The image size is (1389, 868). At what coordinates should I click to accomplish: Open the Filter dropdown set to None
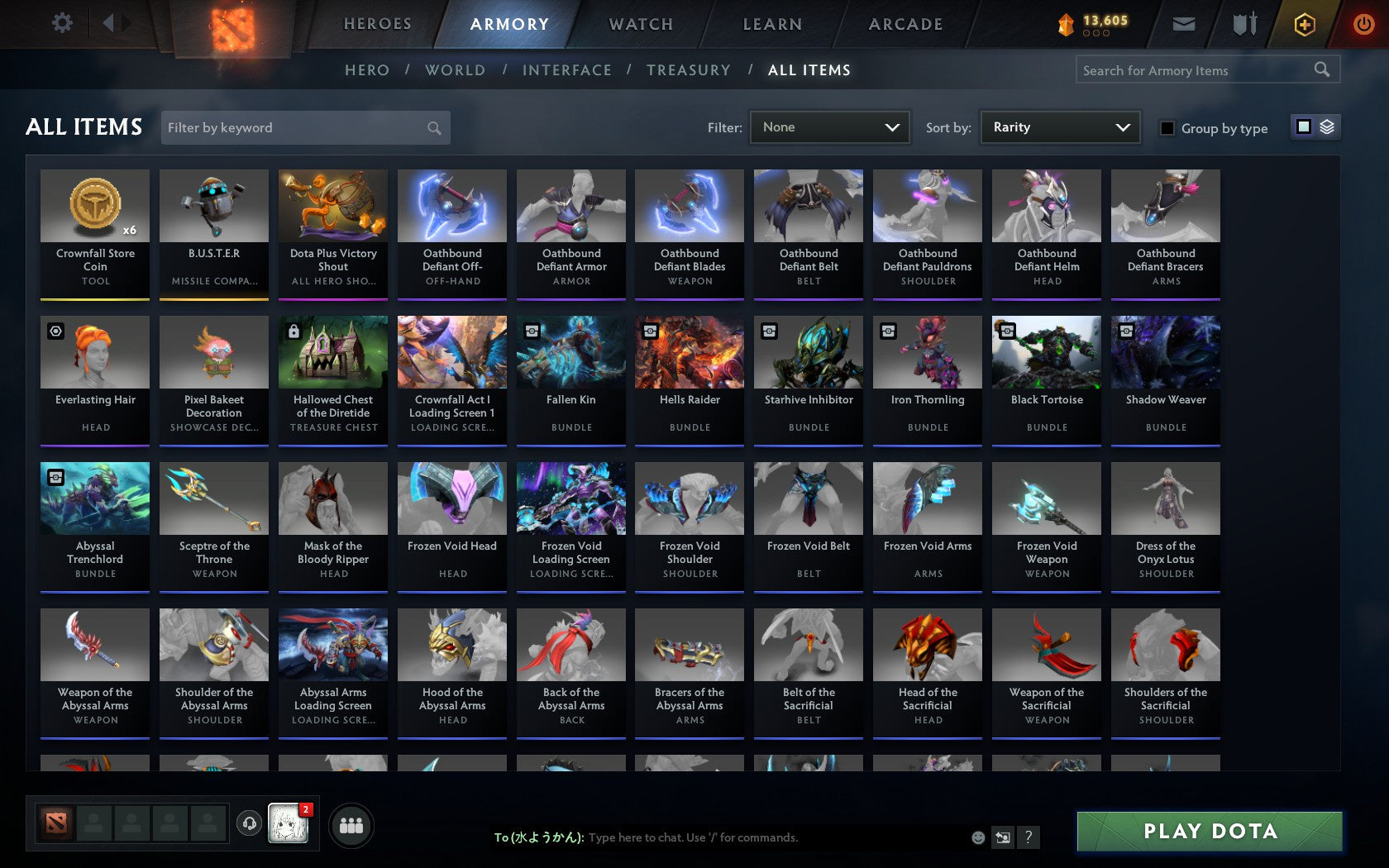point(829,126)
